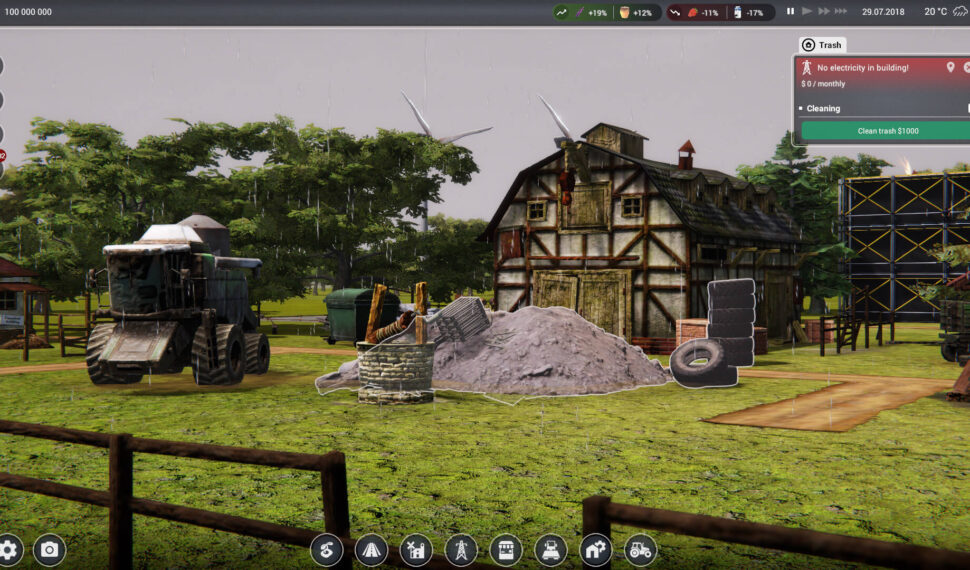Open the tractor vehicles menu
970x570 pixels.
641,549
